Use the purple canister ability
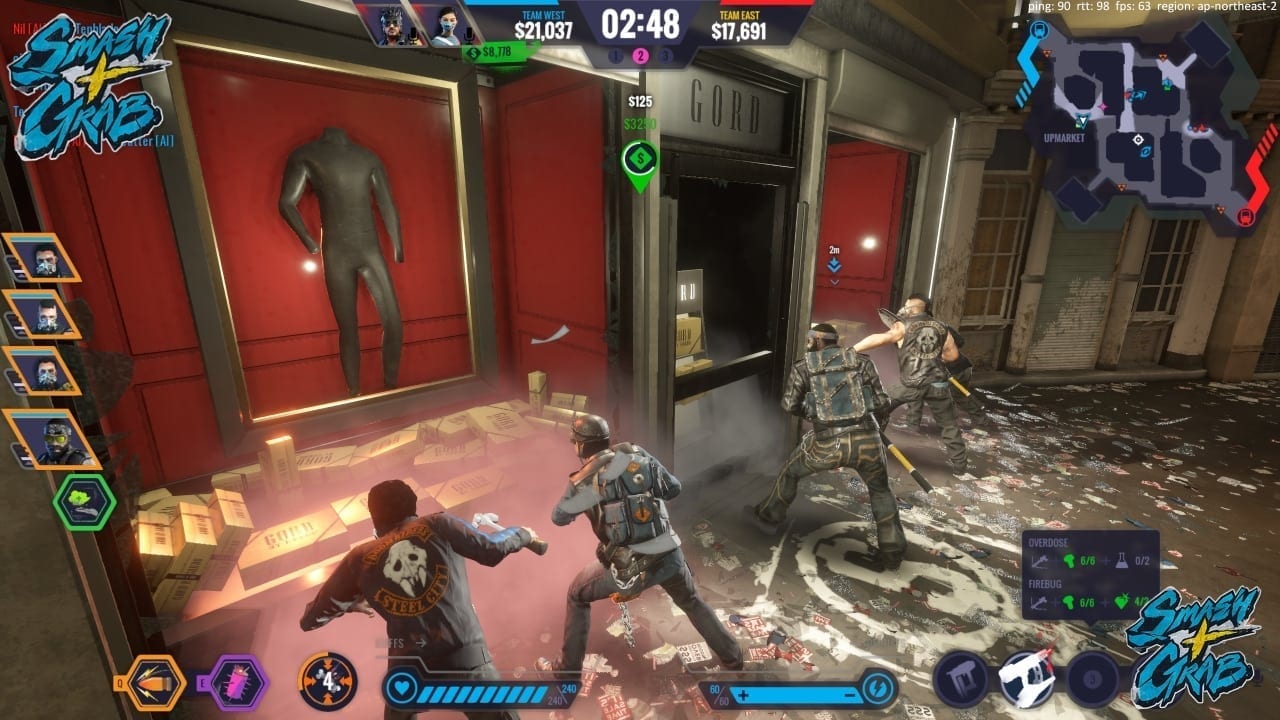This screenshot has height=720, width=1280. [238, 682]
